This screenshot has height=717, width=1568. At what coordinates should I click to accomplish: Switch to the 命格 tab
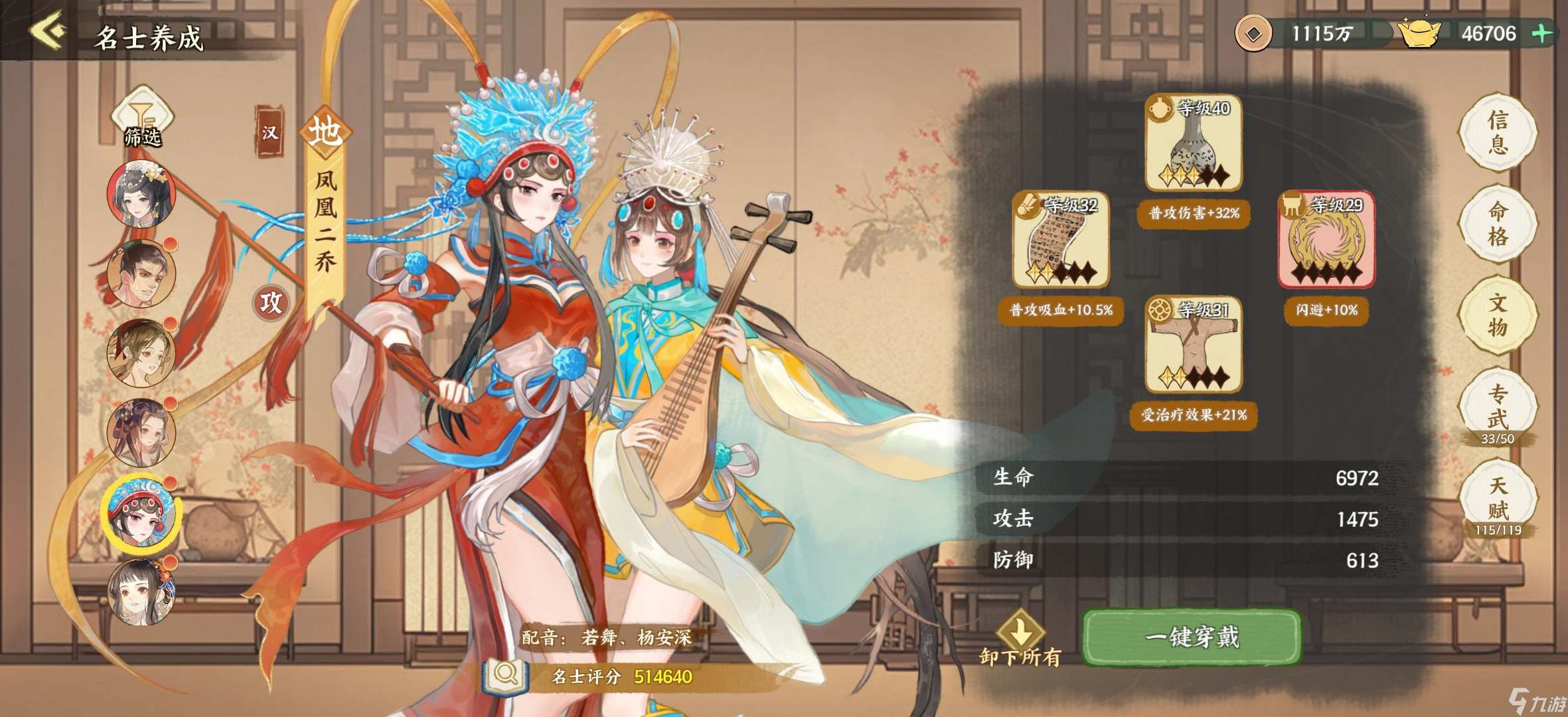(1498, 224)
